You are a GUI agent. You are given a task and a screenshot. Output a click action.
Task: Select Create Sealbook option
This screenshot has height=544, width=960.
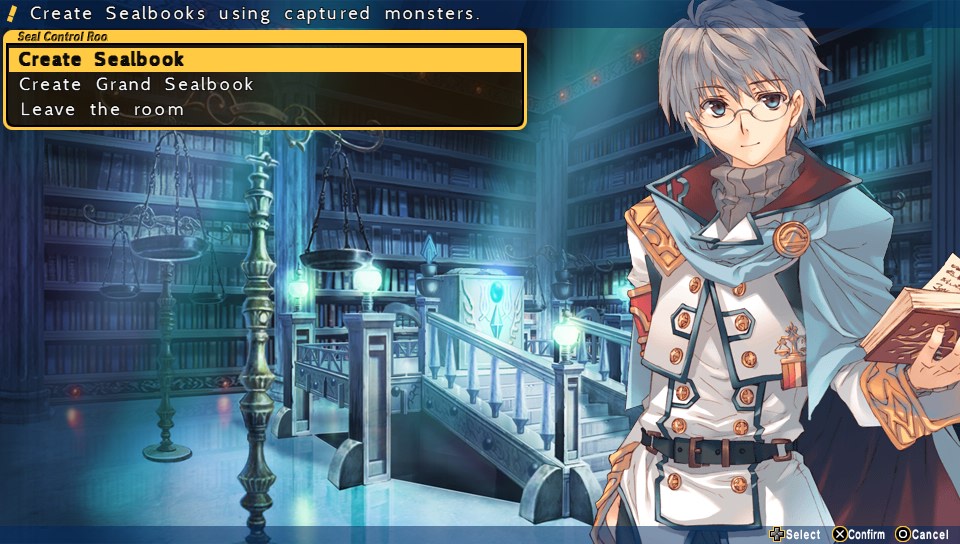(x=102, y=60)
